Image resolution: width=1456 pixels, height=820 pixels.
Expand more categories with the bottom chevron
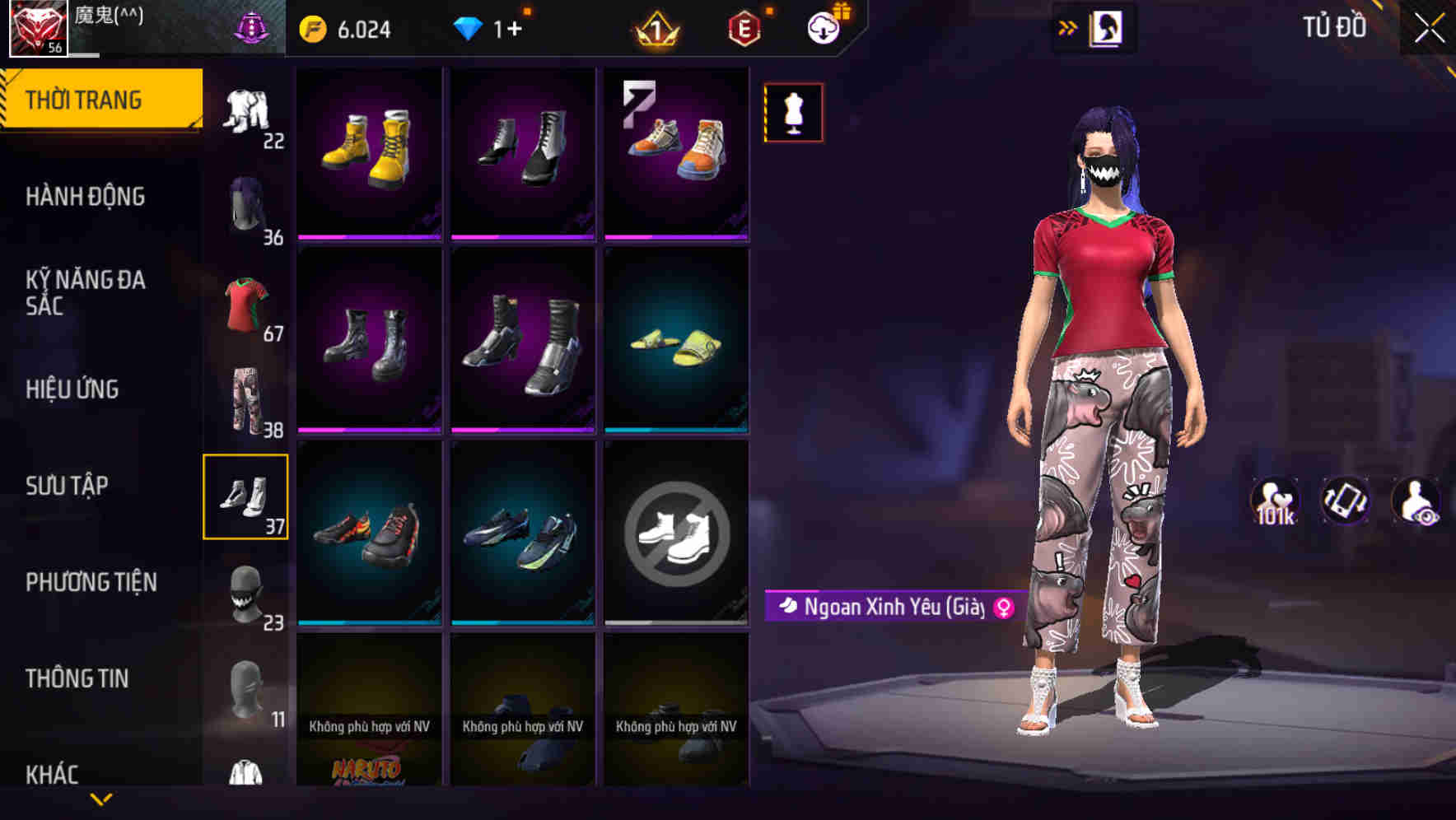click(101, 797)
